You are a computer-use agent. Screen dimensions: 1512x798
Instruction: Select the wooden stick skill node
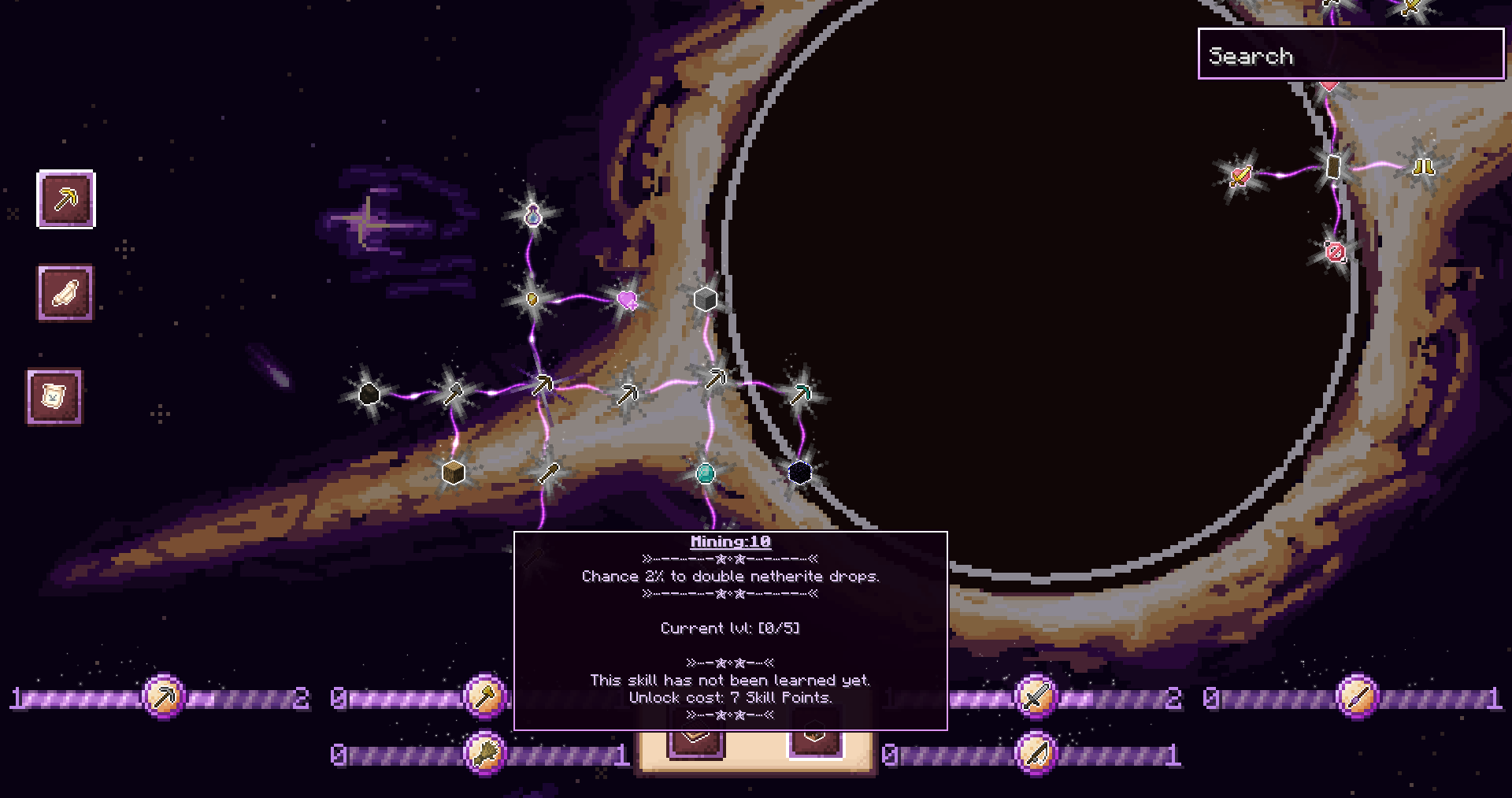[549, 473]
